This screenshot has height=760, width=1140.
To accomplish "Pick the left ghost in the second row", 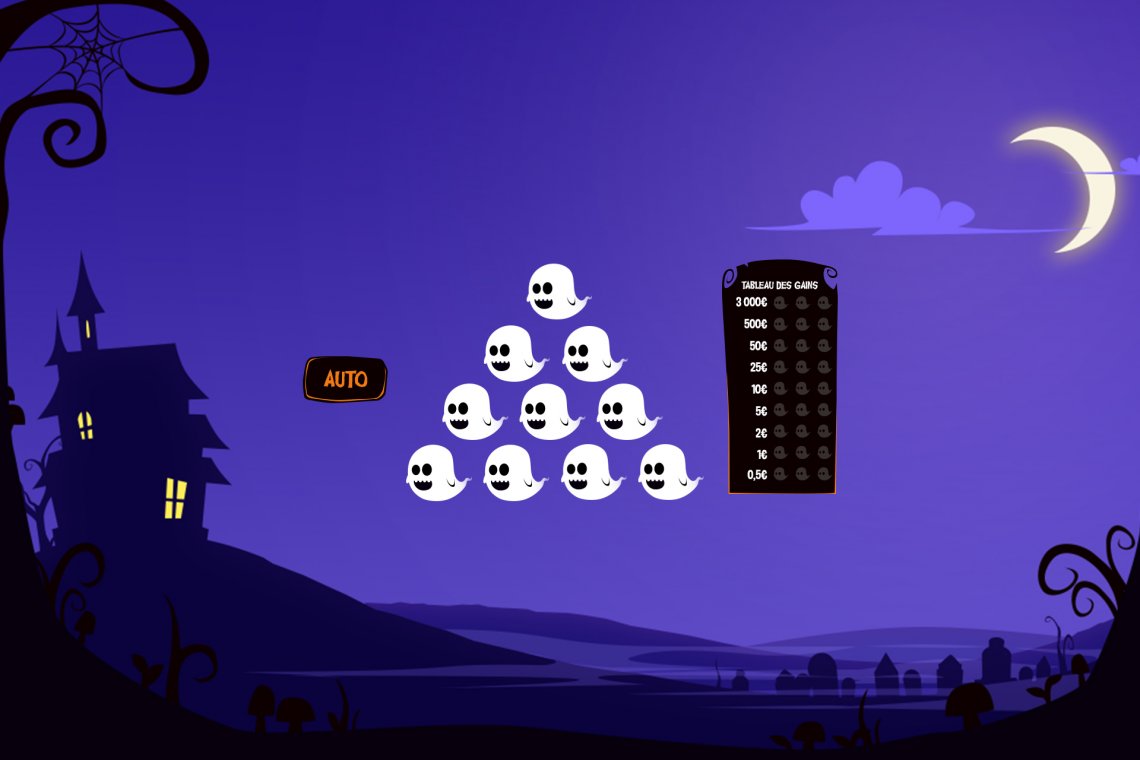I will click(513, 353).
